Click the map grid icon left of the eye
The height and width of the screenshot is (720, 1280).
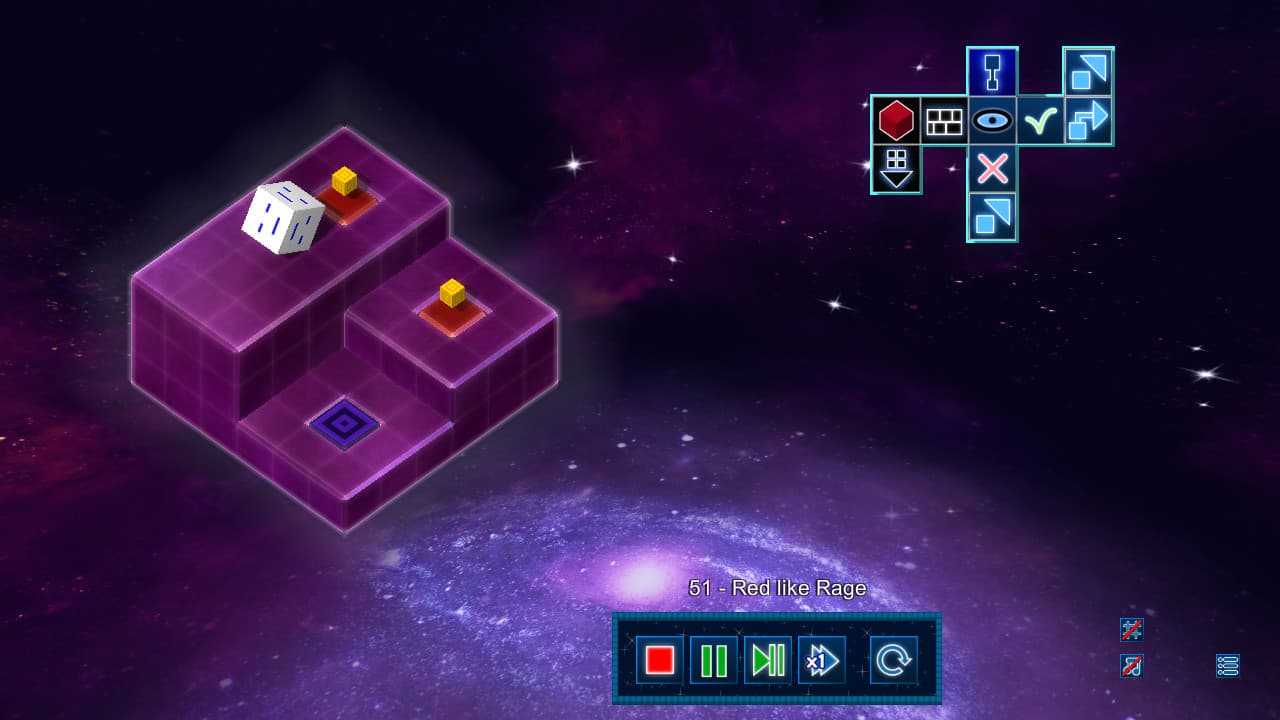943,121
